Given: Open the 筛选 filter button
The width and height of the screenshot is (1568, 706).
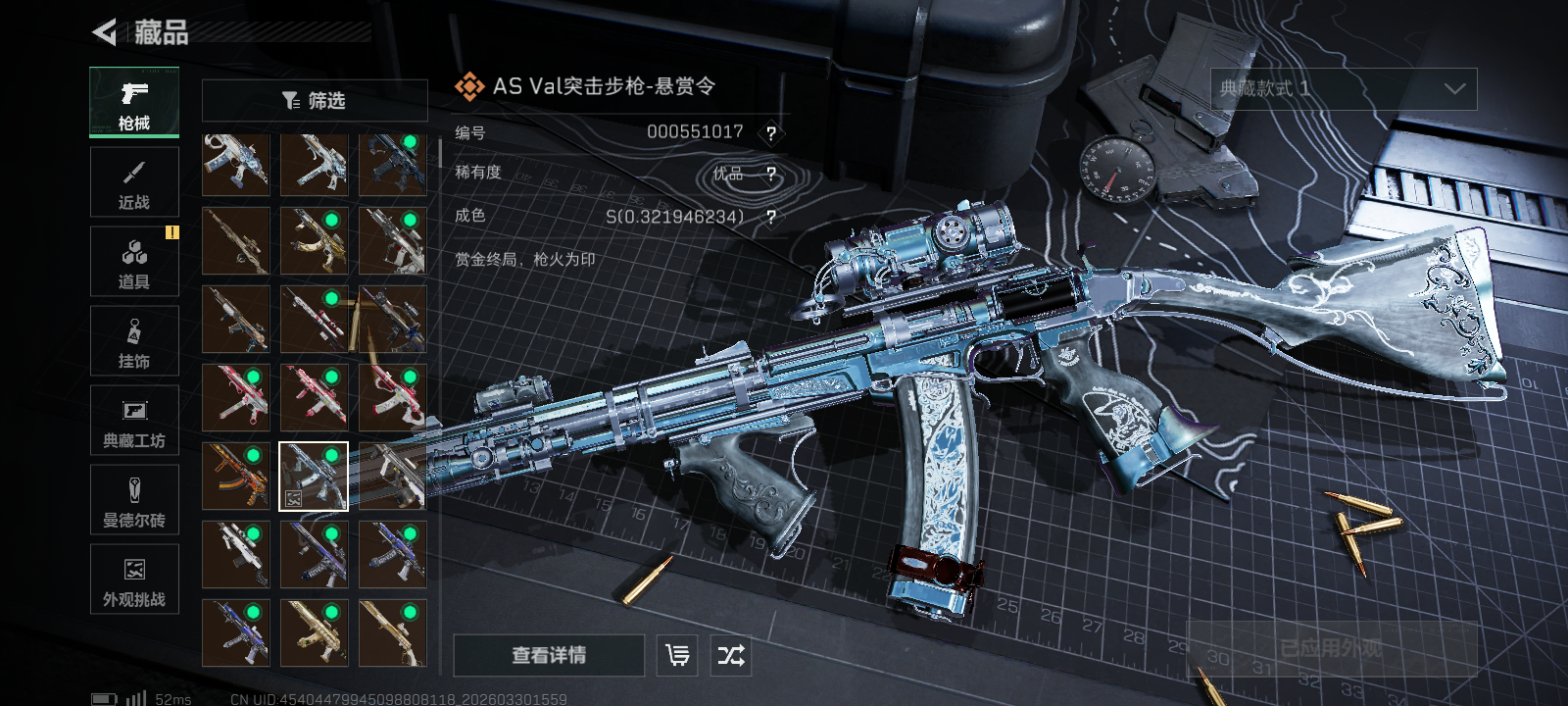Looking at the screenshot, I should click(315, 100).
